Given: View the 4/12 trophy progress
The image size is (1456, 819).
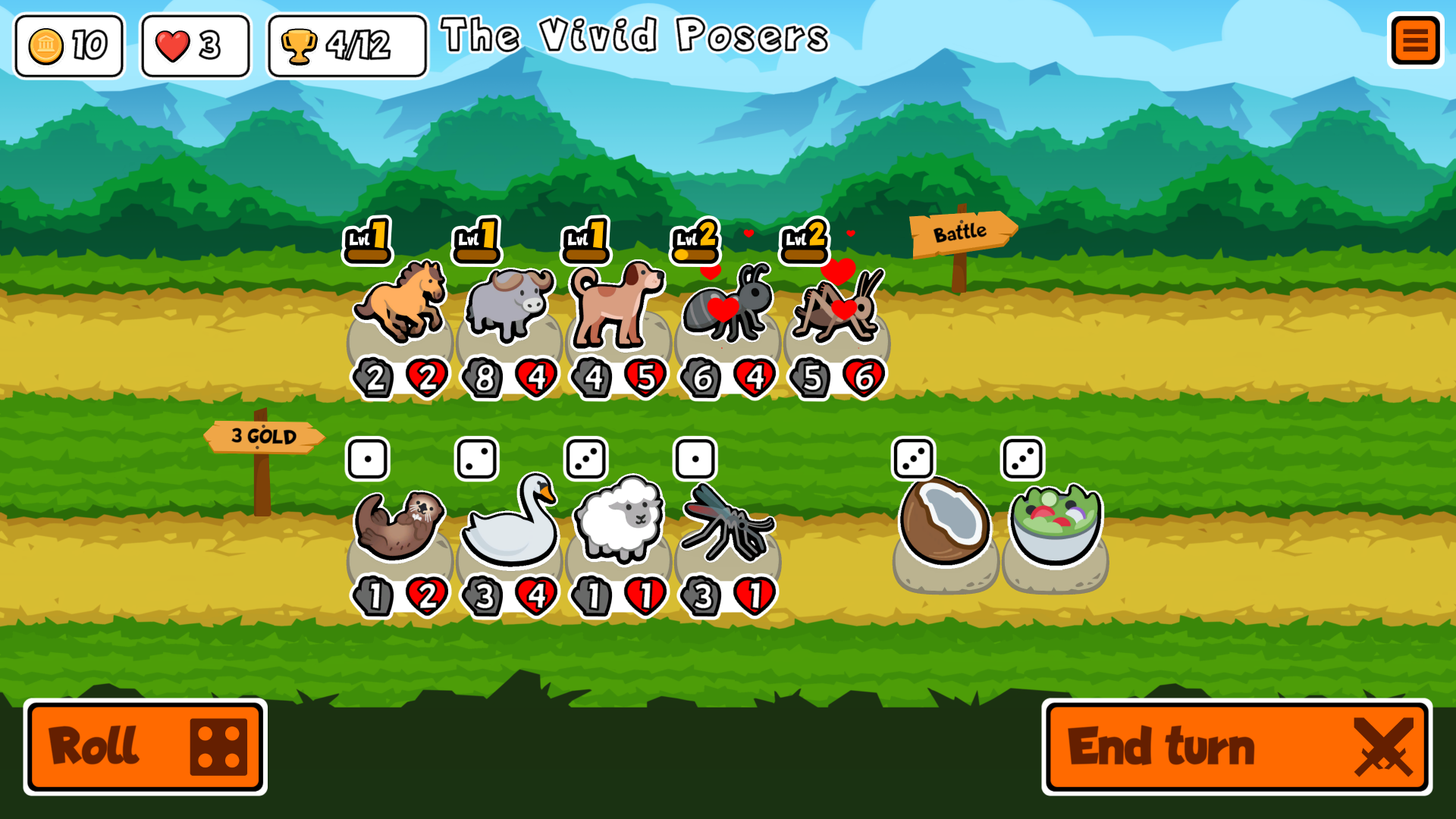Looking at the screenshot, I should (x=345, y=45).
